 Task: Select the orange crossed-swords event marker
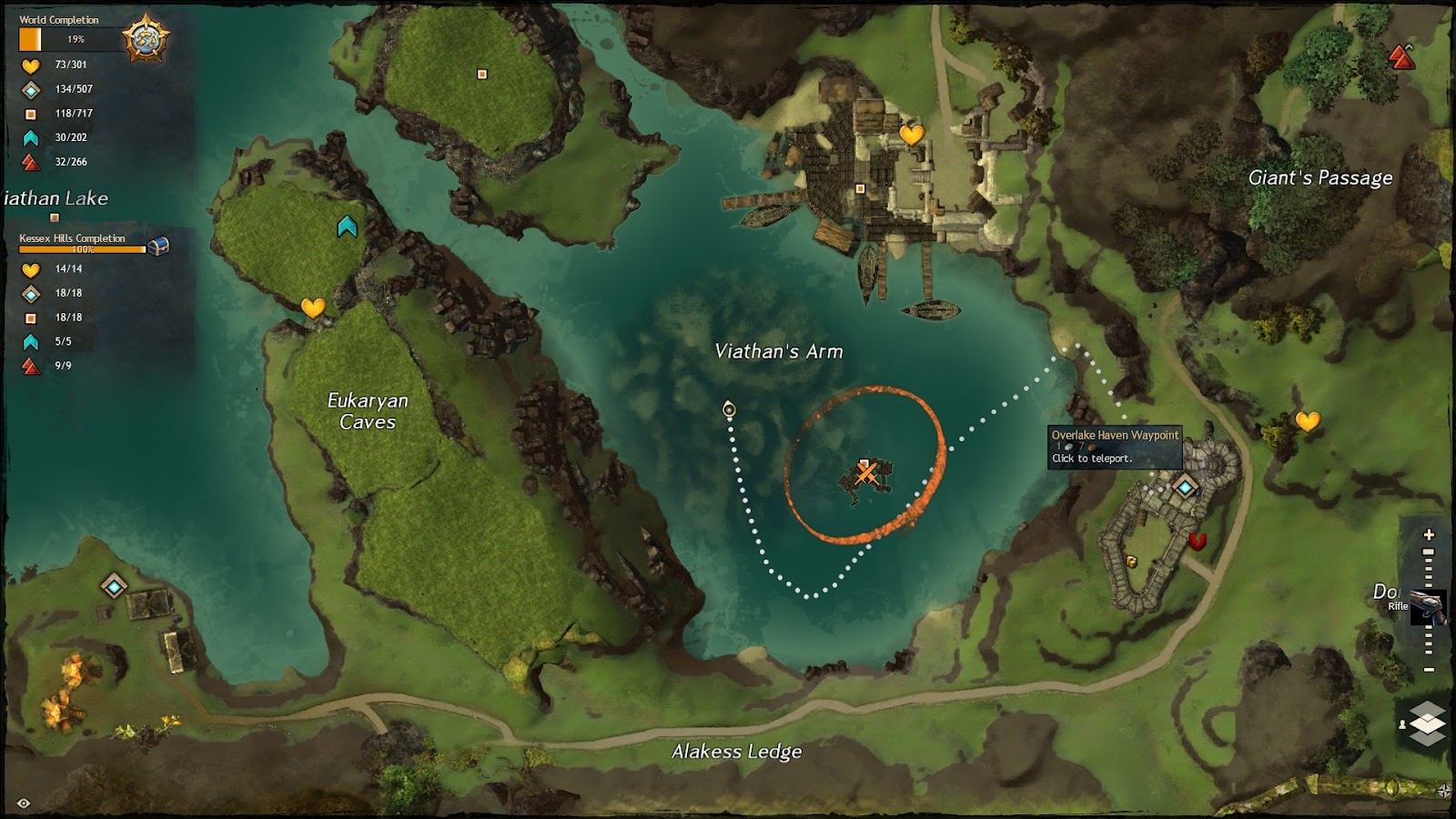point(865,471)
